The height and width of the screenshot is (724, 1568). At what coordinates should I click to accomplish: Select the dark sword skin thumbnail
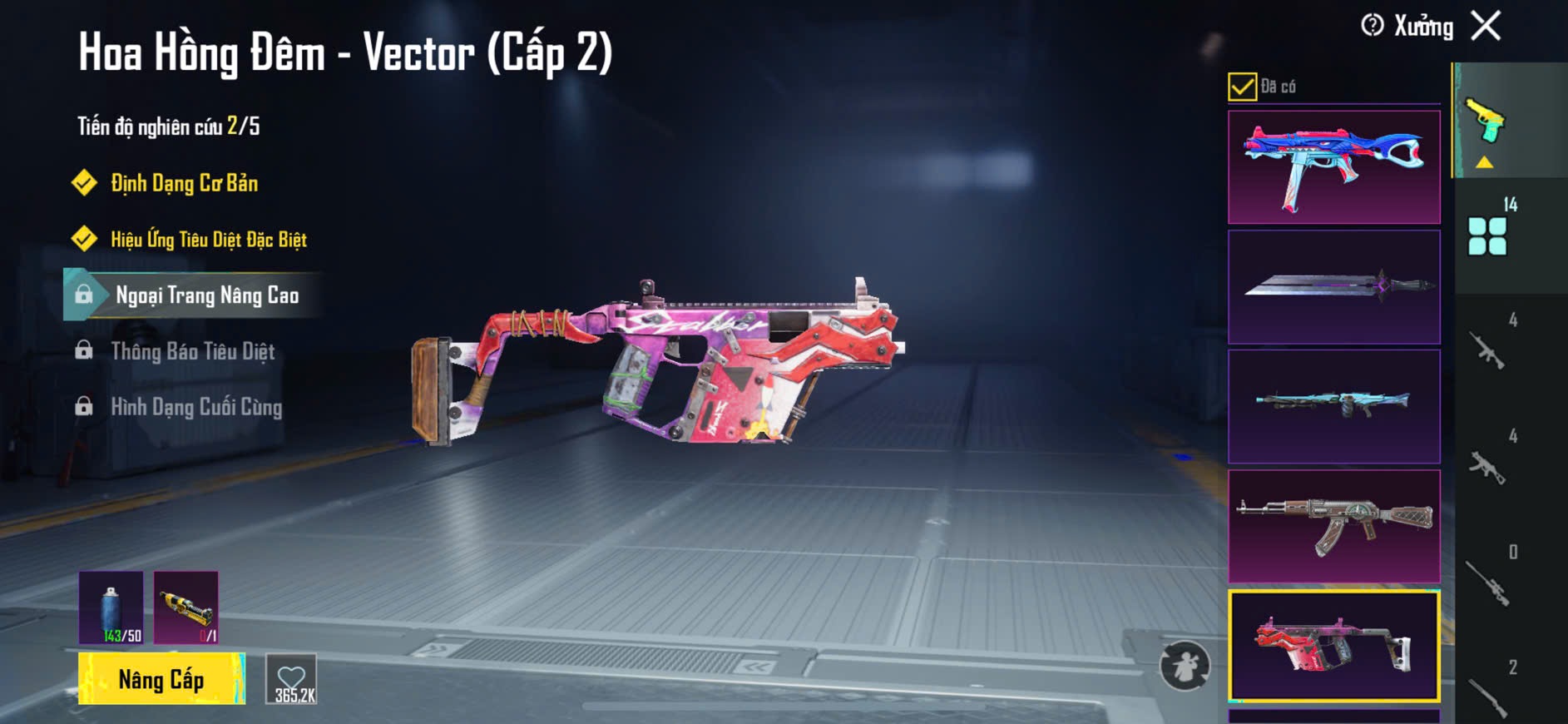pyautogui.click(x=1333, y=287)
